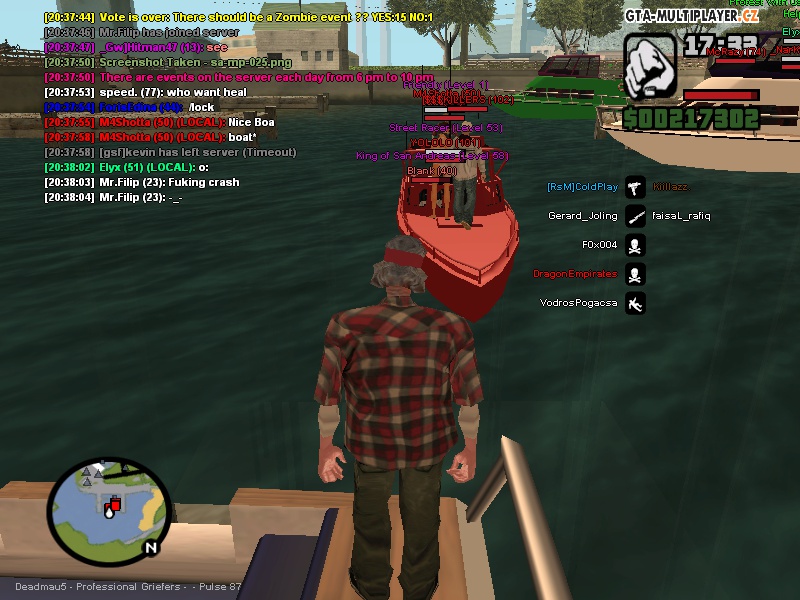Select the [RsM]ColdPlay kill feed gun icon
The width and height of the screenshot is (800, 600).
635,187
